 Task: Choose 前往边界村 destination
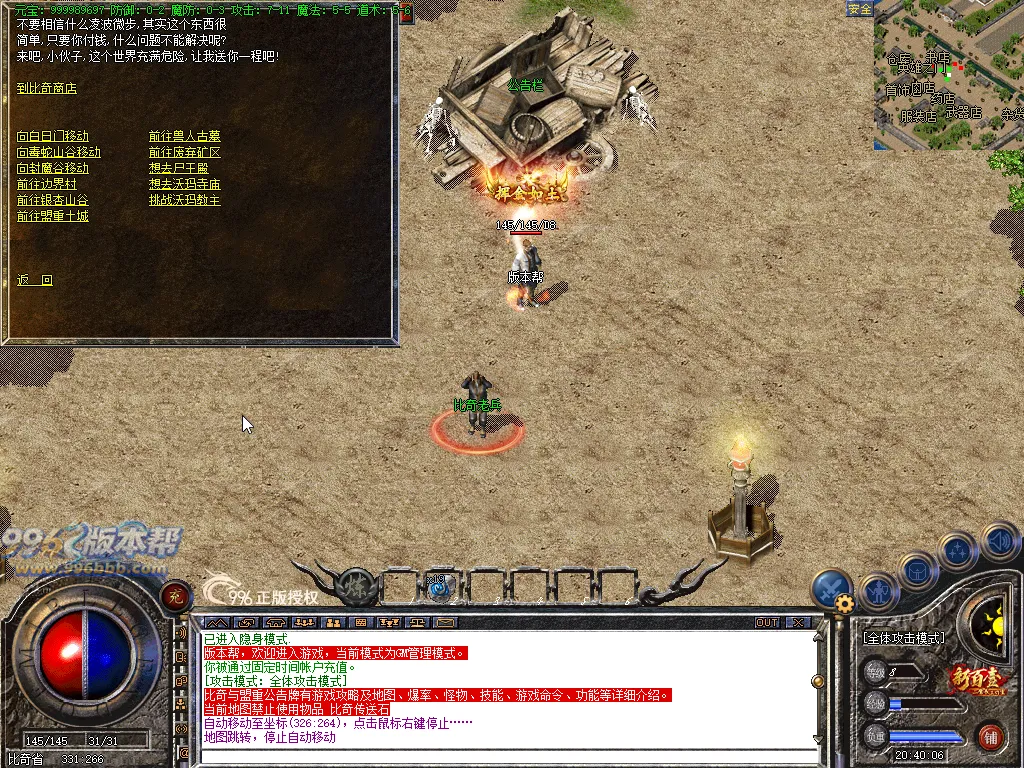click(x=47, y=184)
